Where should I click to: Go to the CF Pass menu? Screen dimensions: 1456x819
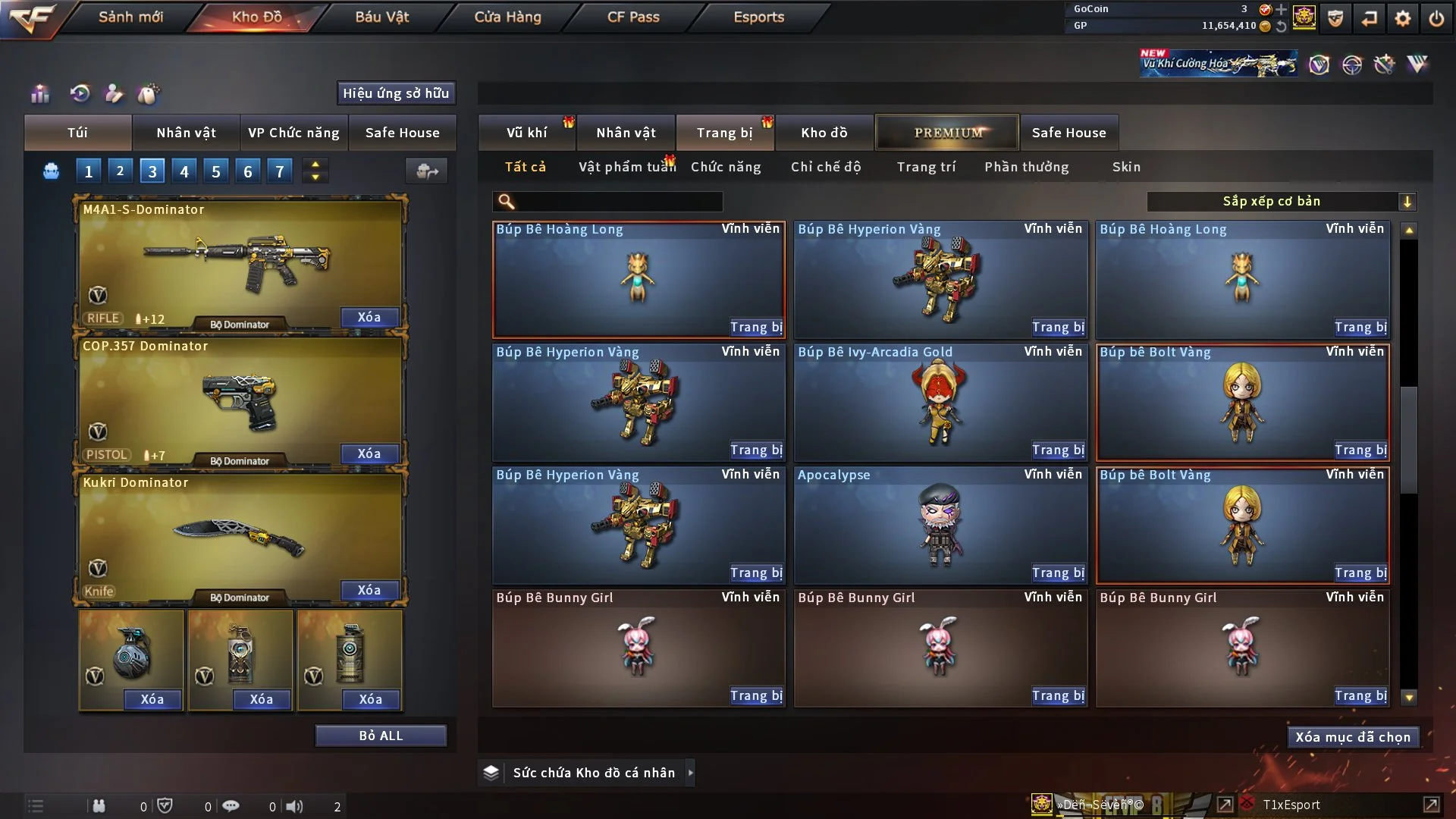tap(633, 17)
